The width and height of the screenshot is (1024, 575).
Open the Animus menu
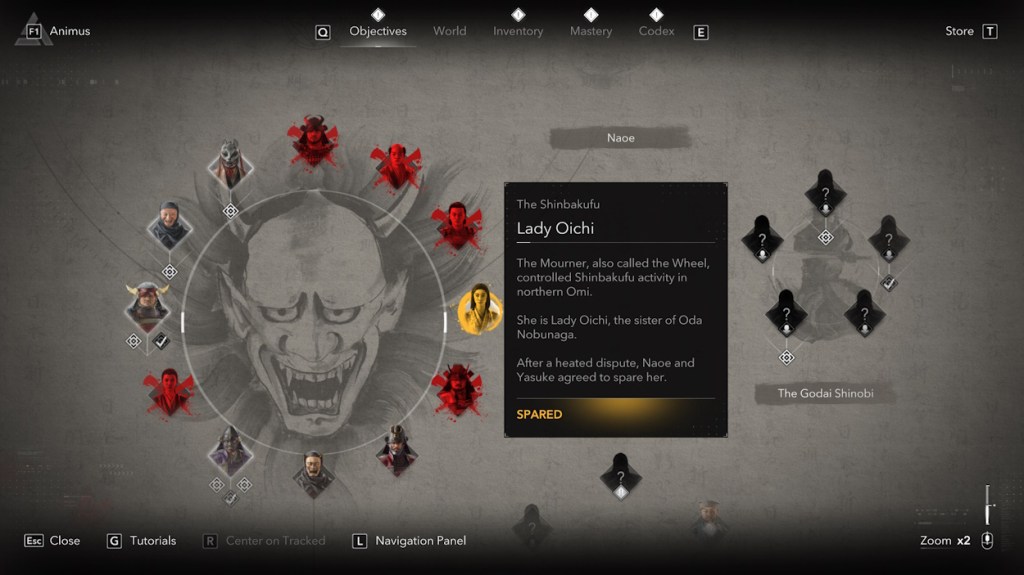click(58, 31)
